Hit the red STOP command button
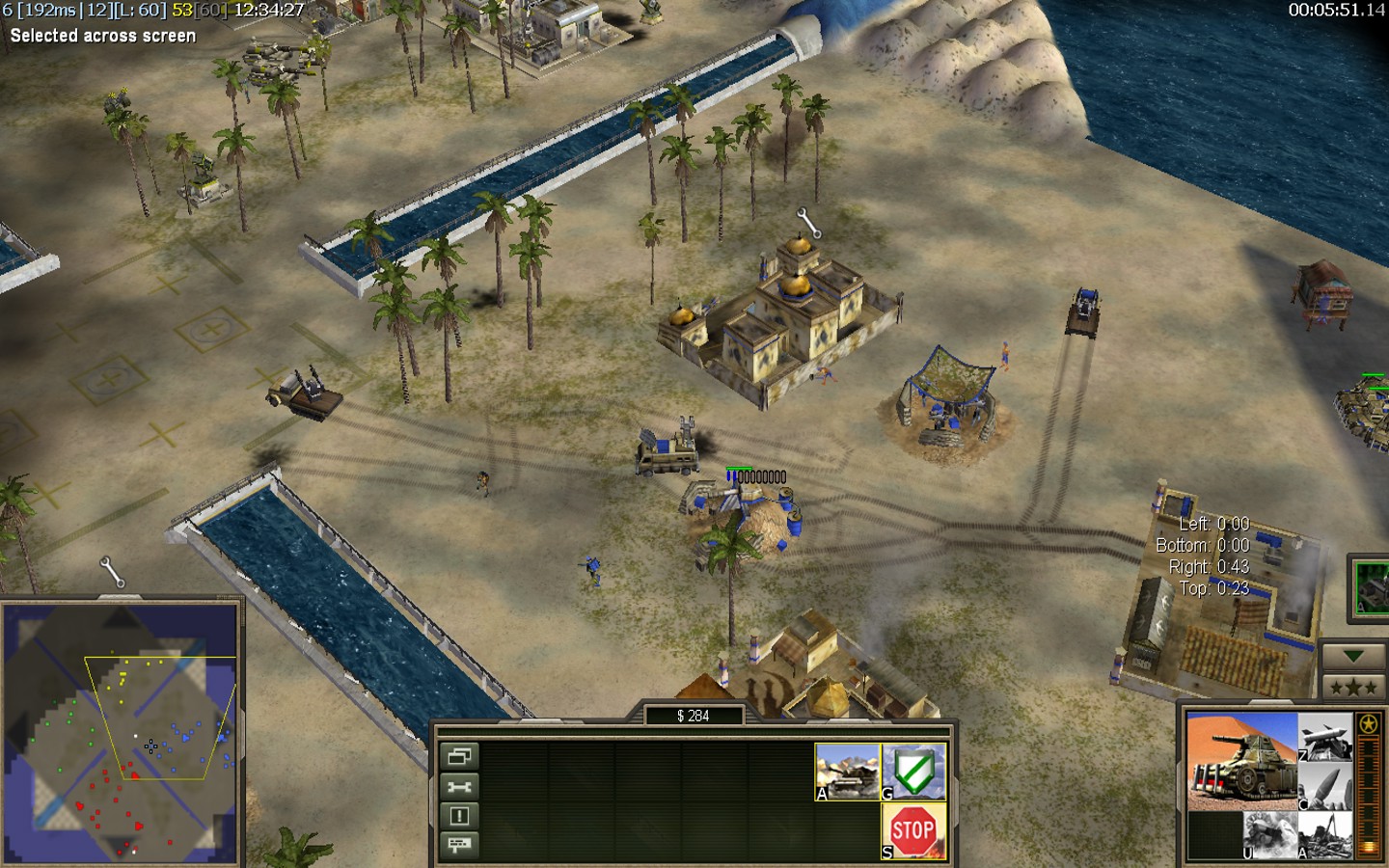Viewport: 1389px width, 868px height. coord(913,830)
